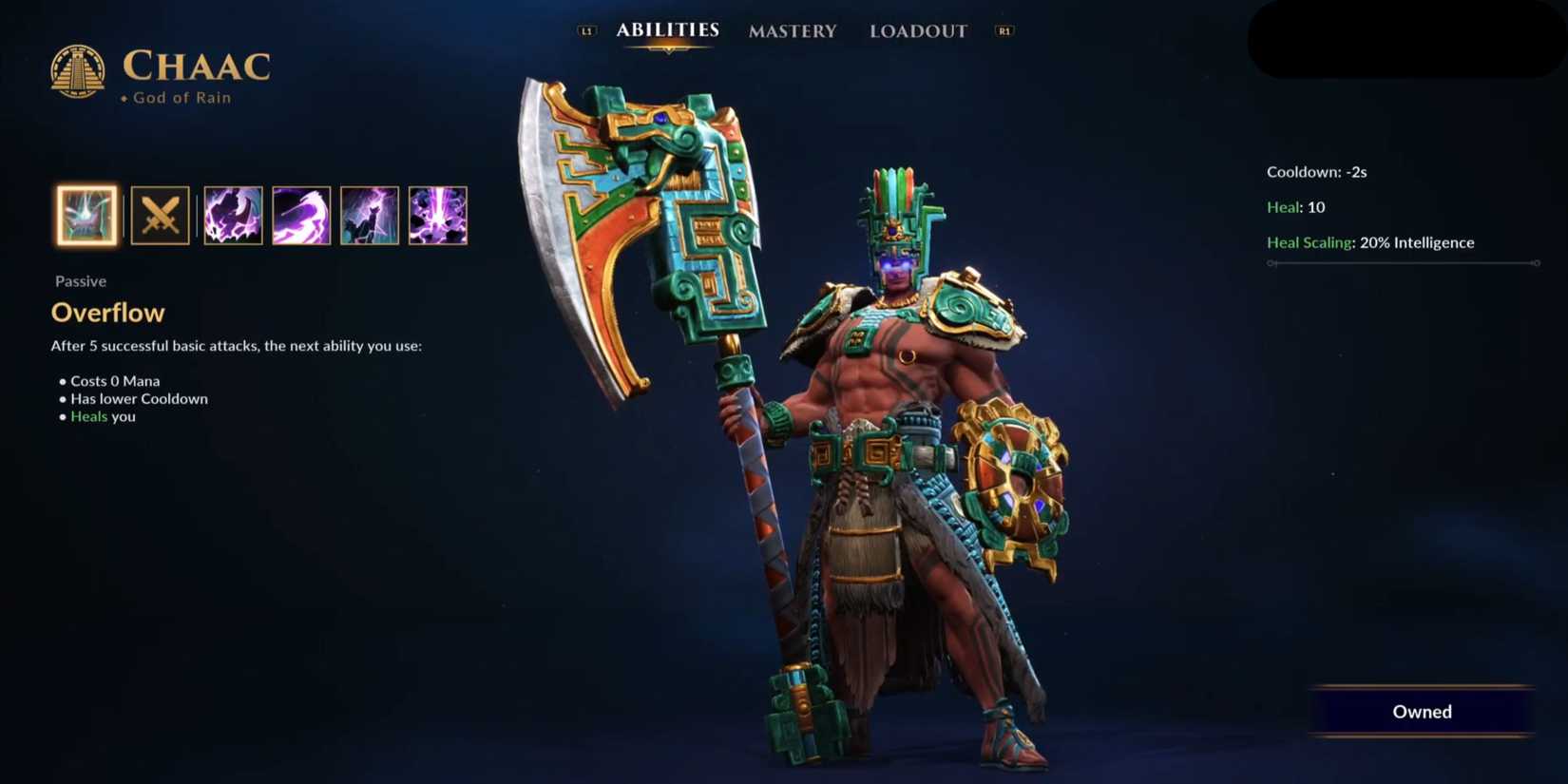
Task: View the rain storm ability icon
Action: tap(369, 216)
